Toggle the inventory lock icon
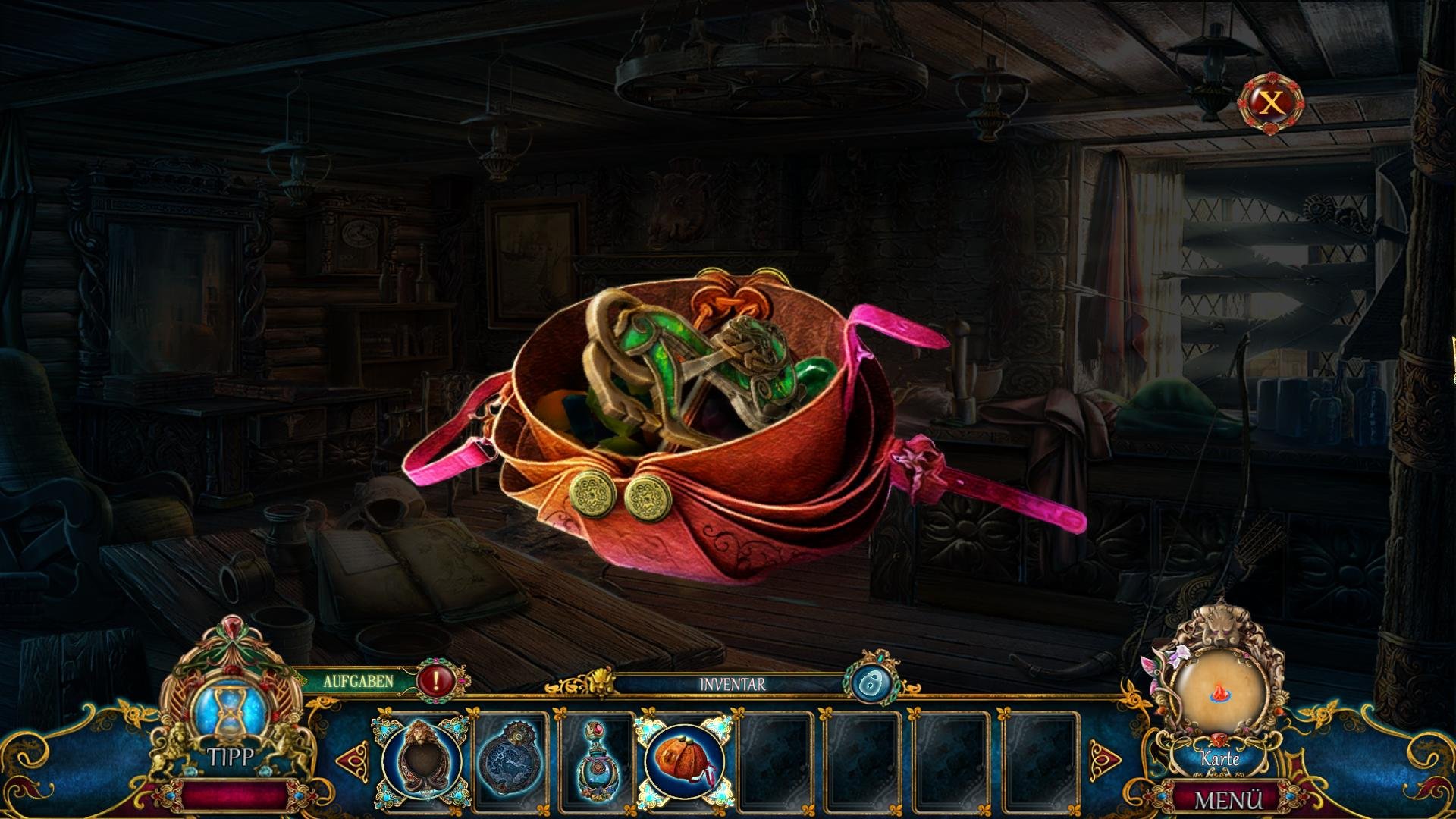Image resolution: width=1456 pixels, height=819 pixels. coord(870,683)
